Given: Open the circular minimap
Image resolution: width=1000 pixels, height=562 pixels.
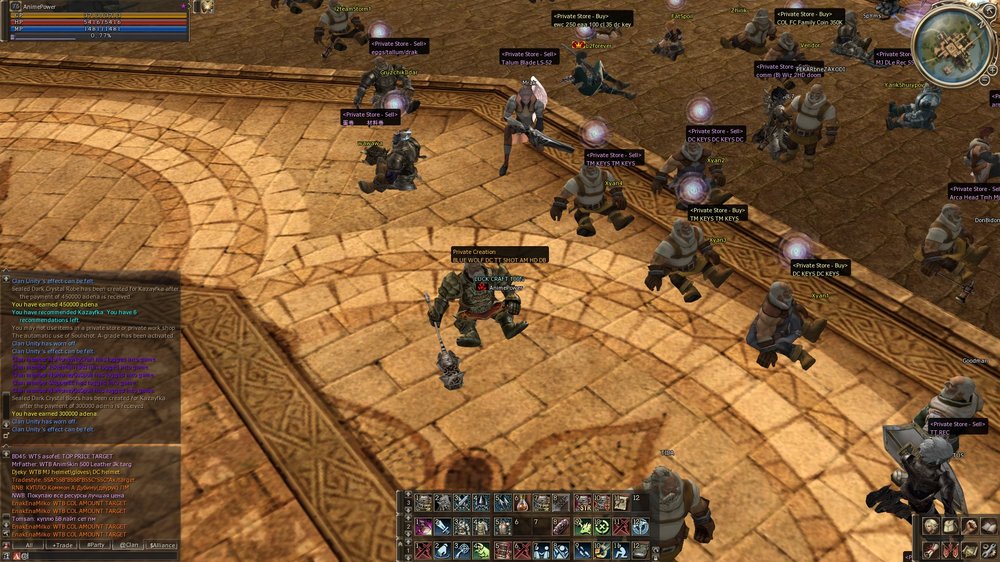Looking at the screenshot, I should [x=952, y=44].
